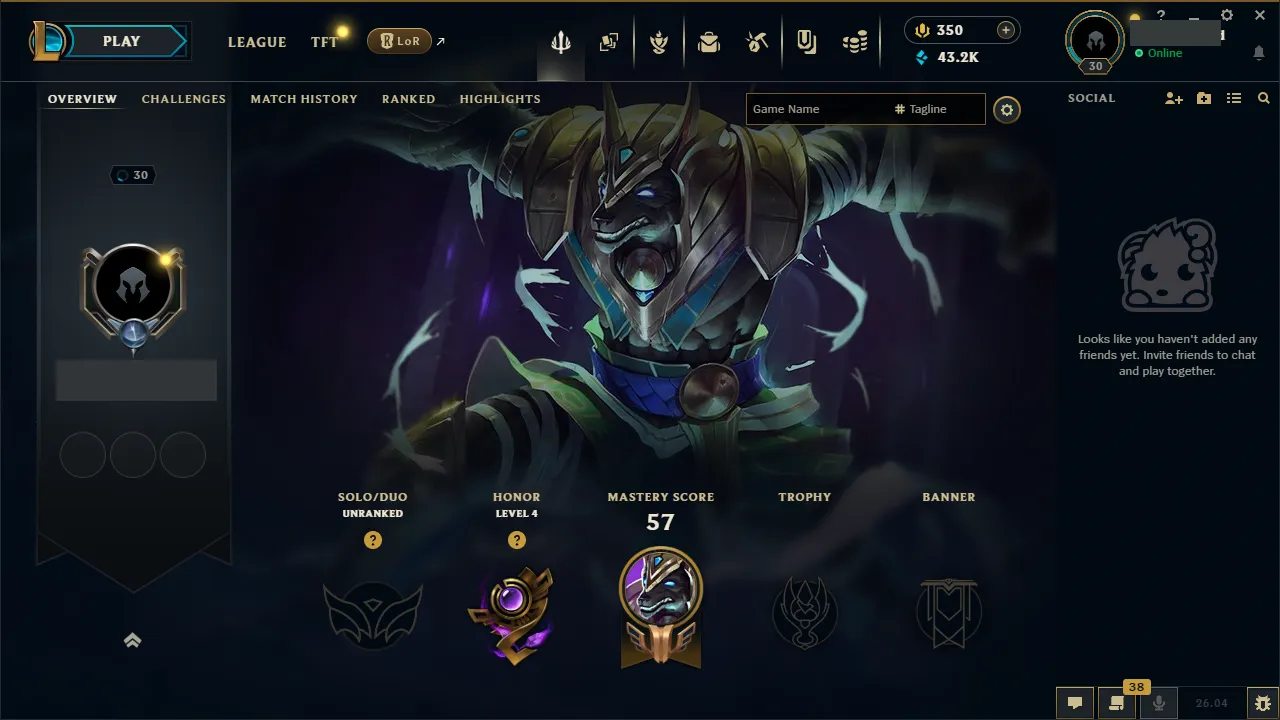
Task: Switch to the CHALLENGES tab
Action: (184, 98)
